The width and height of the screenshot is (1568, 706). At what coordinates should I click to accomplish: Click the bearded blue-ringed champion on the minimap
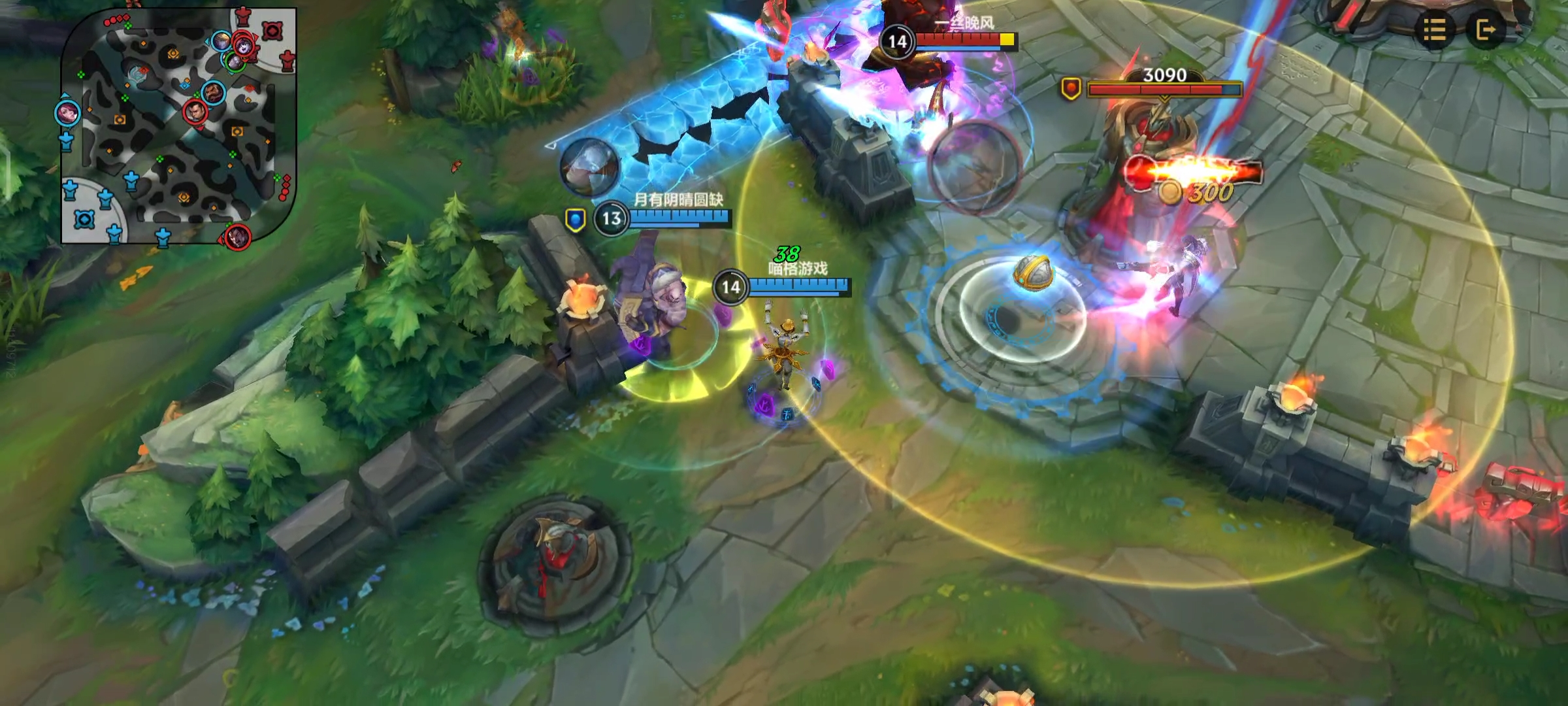[x=213, y=93]
